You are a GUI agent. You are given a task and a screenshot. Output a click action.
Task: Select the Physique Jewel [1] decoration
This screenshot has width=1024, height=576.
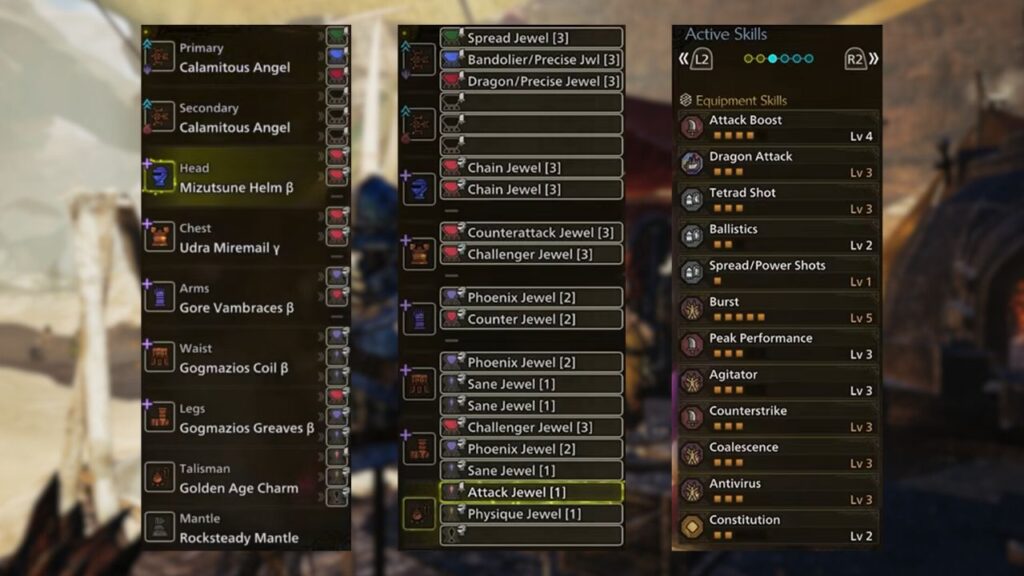(x=531, y=514)
